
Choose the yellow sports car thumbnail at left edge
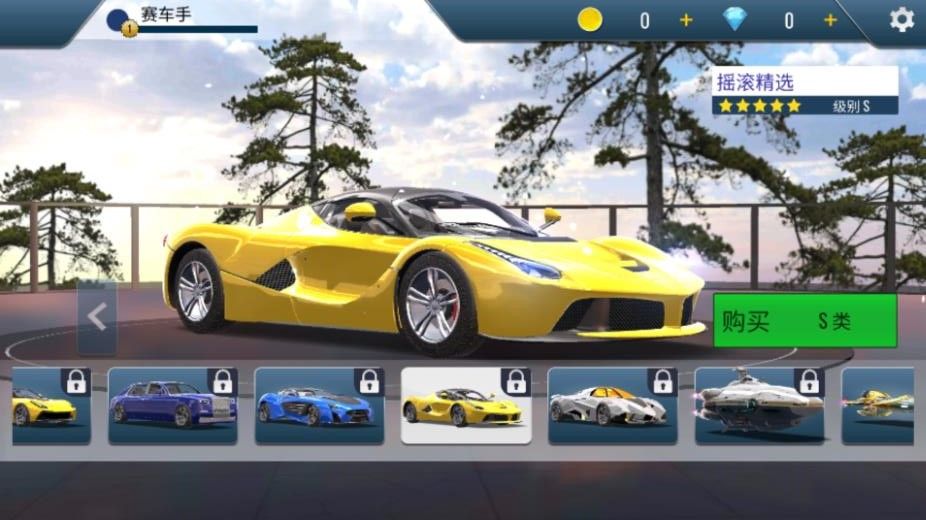click(x=50, y=405)
